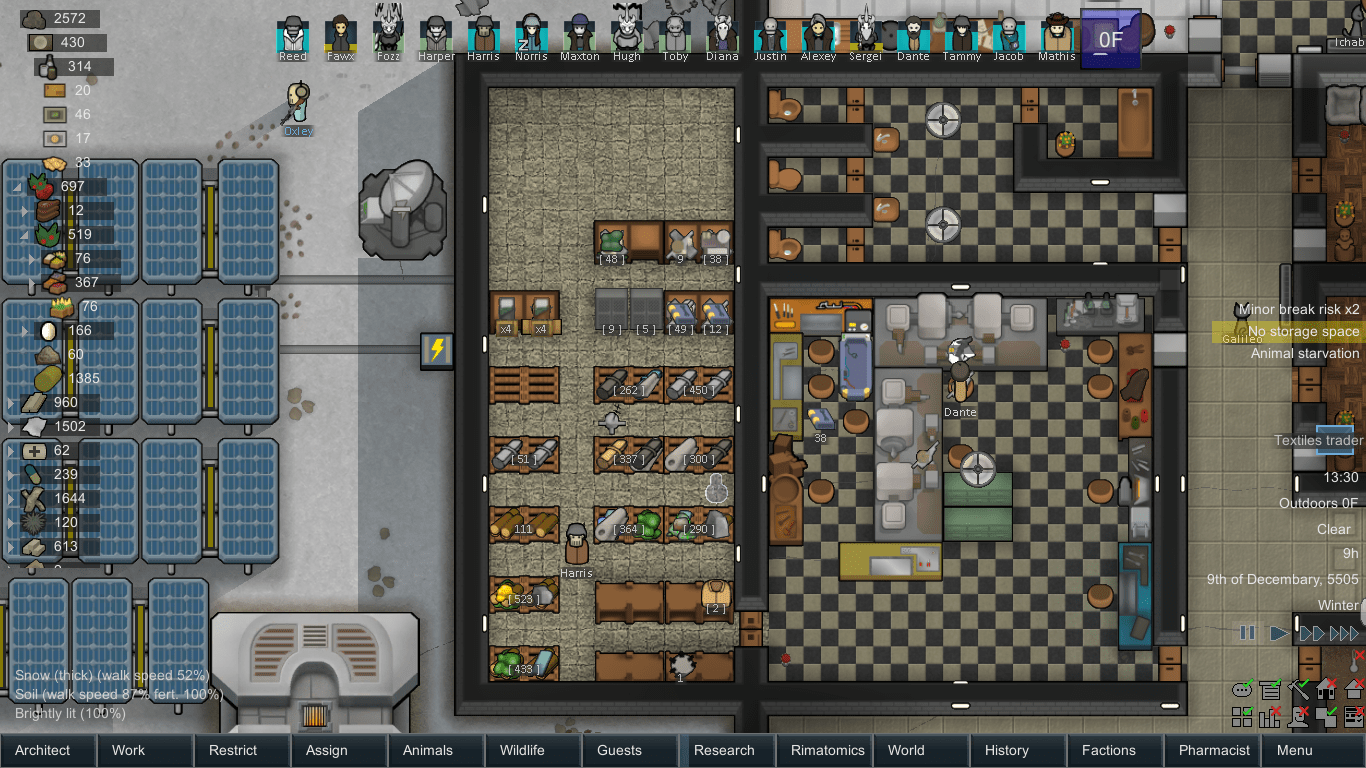
Task: Toggle the learning helper speech bubble icon
Action: coord(1242,690)
